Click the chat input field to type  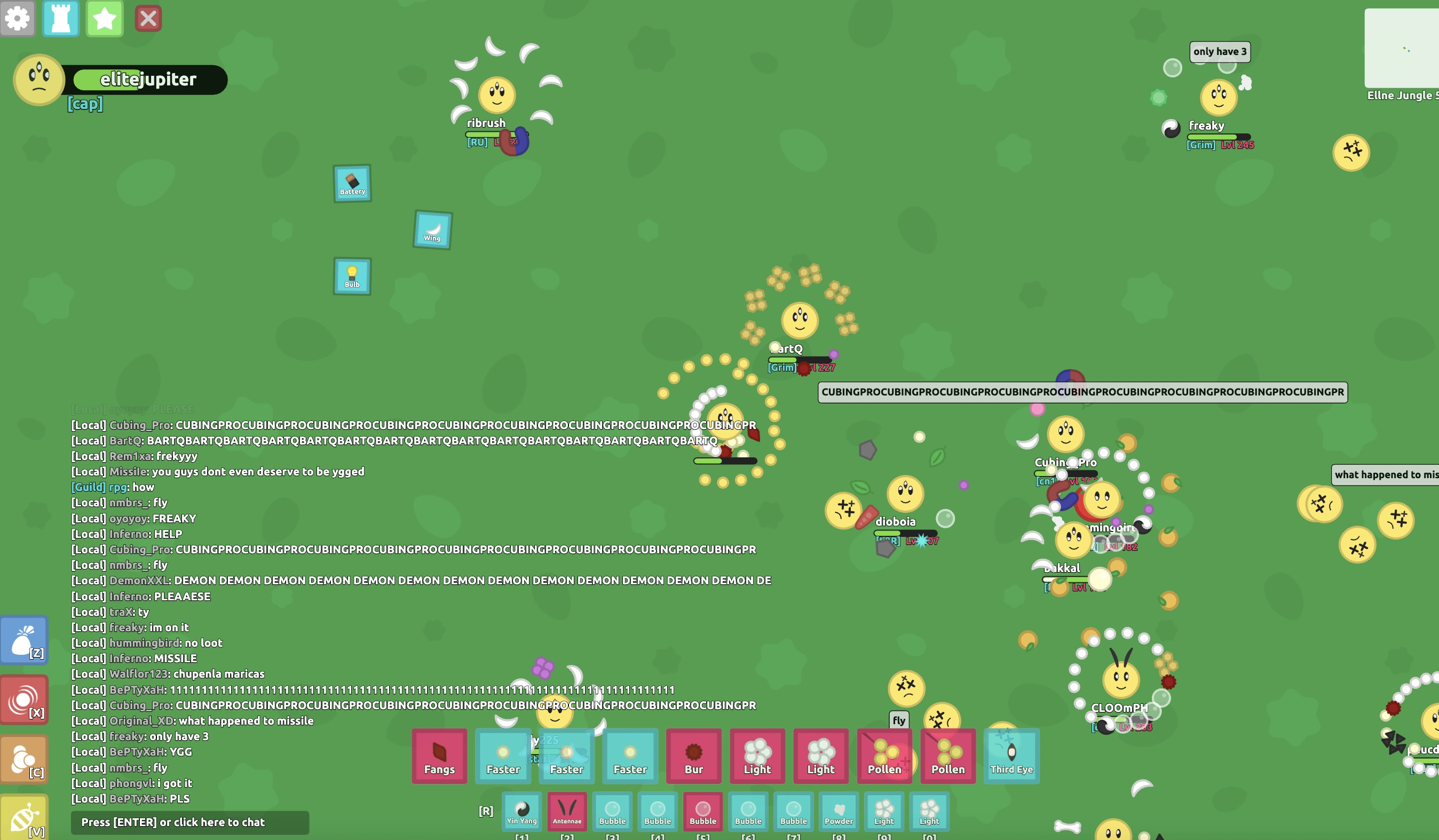tap(190, 822)
